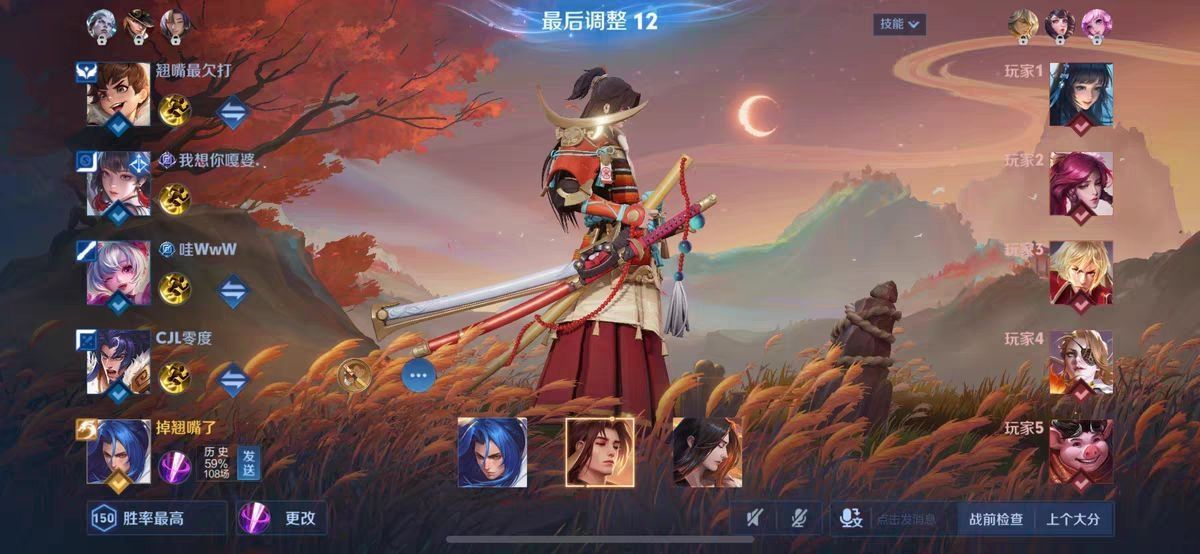Select 我想你嗄婆 teammate portrait

(118, 184)
